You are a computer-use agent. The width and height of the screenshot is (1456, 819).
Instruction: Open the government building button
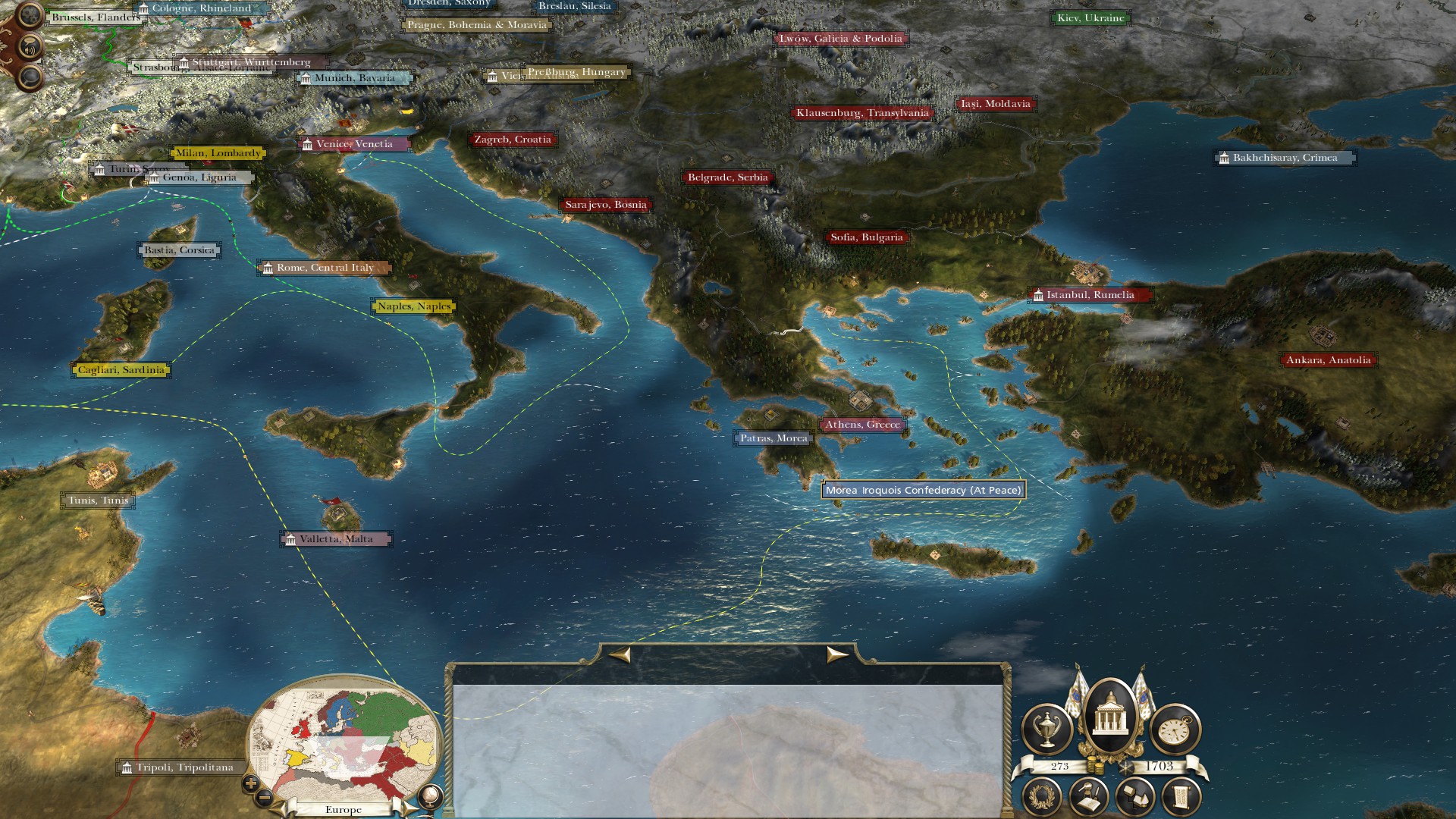1110,718
